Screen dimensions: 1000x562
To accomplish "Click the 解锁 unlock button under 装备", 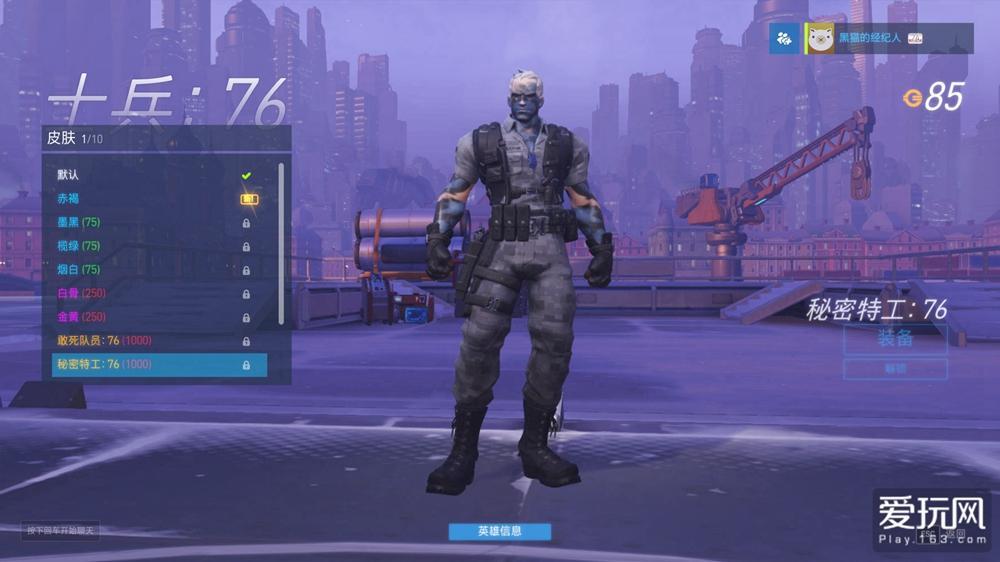I will [895, 369].
